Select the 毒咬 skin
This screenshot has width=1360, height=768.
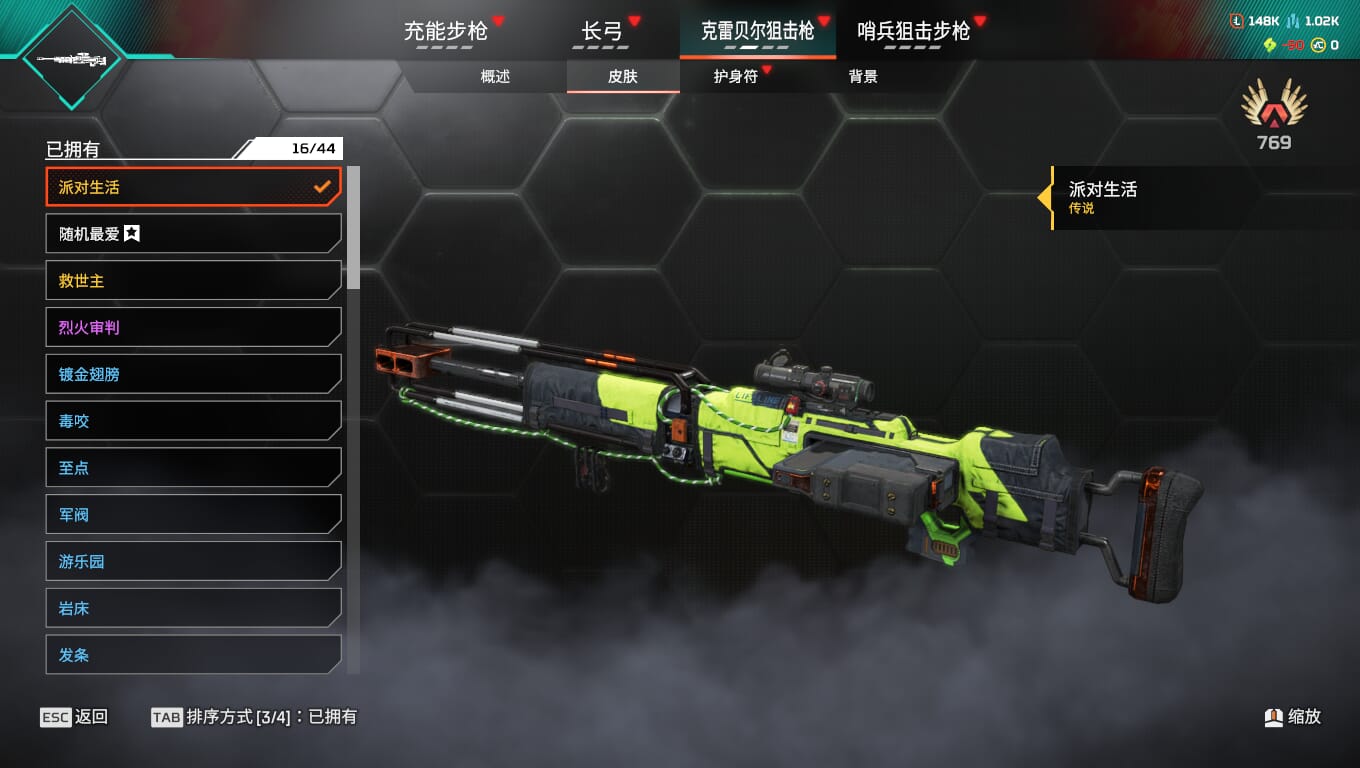(193, 421)
